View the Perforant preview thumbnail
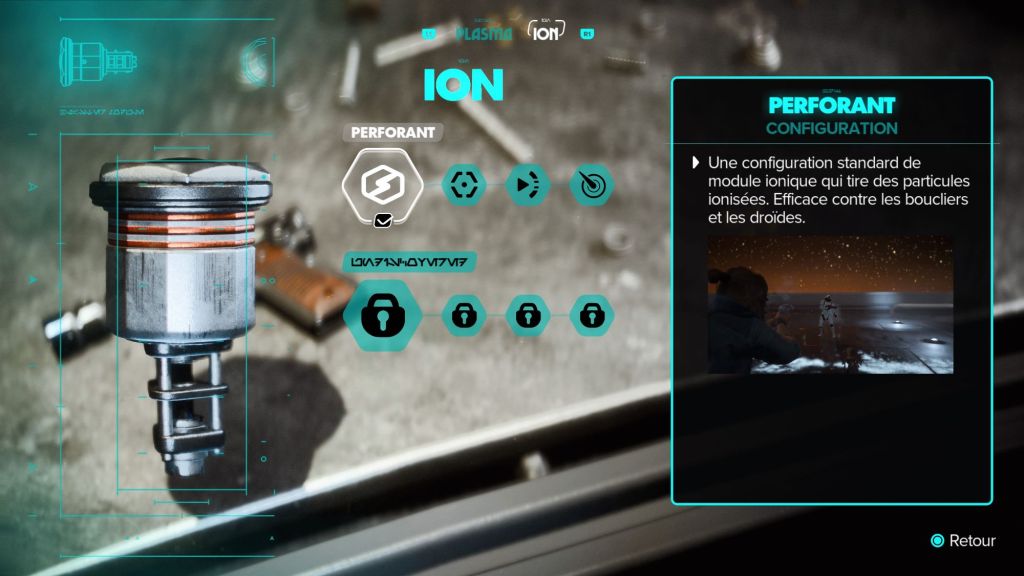Image resolution: width=1024 pixels, height=576 pixels. (830, 304)
